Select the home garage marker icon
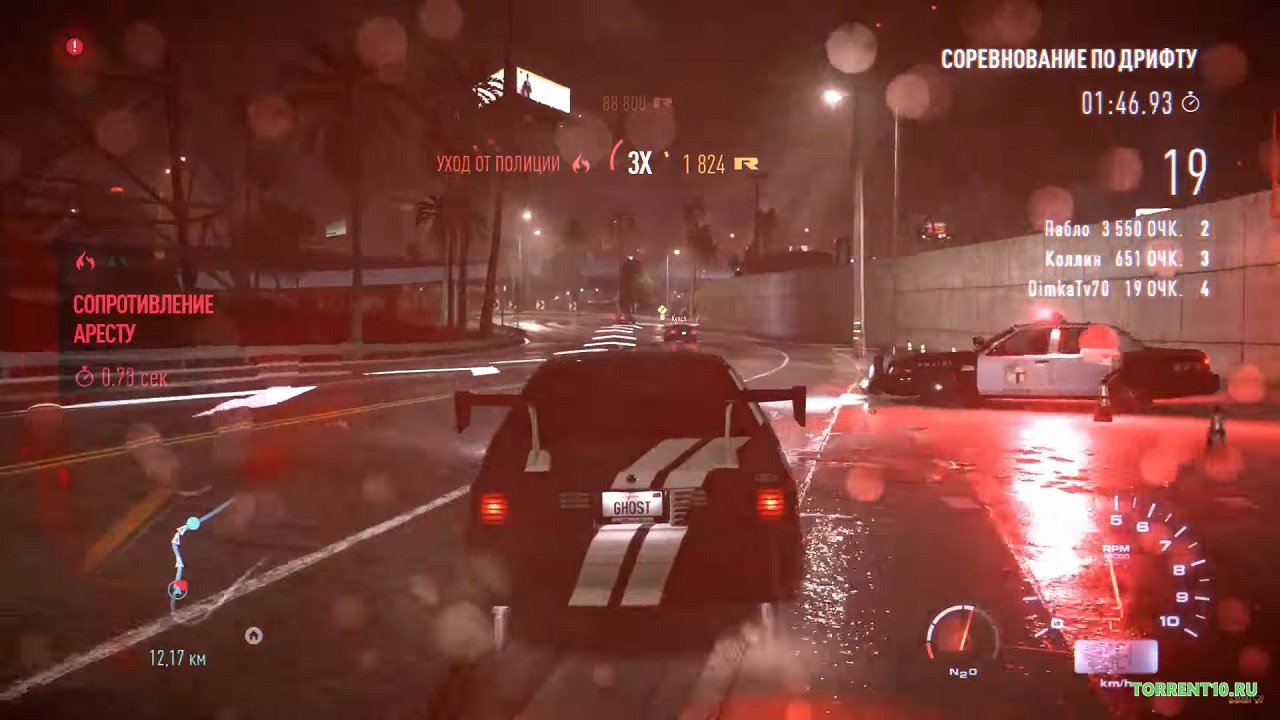 (x=254, y=635)
